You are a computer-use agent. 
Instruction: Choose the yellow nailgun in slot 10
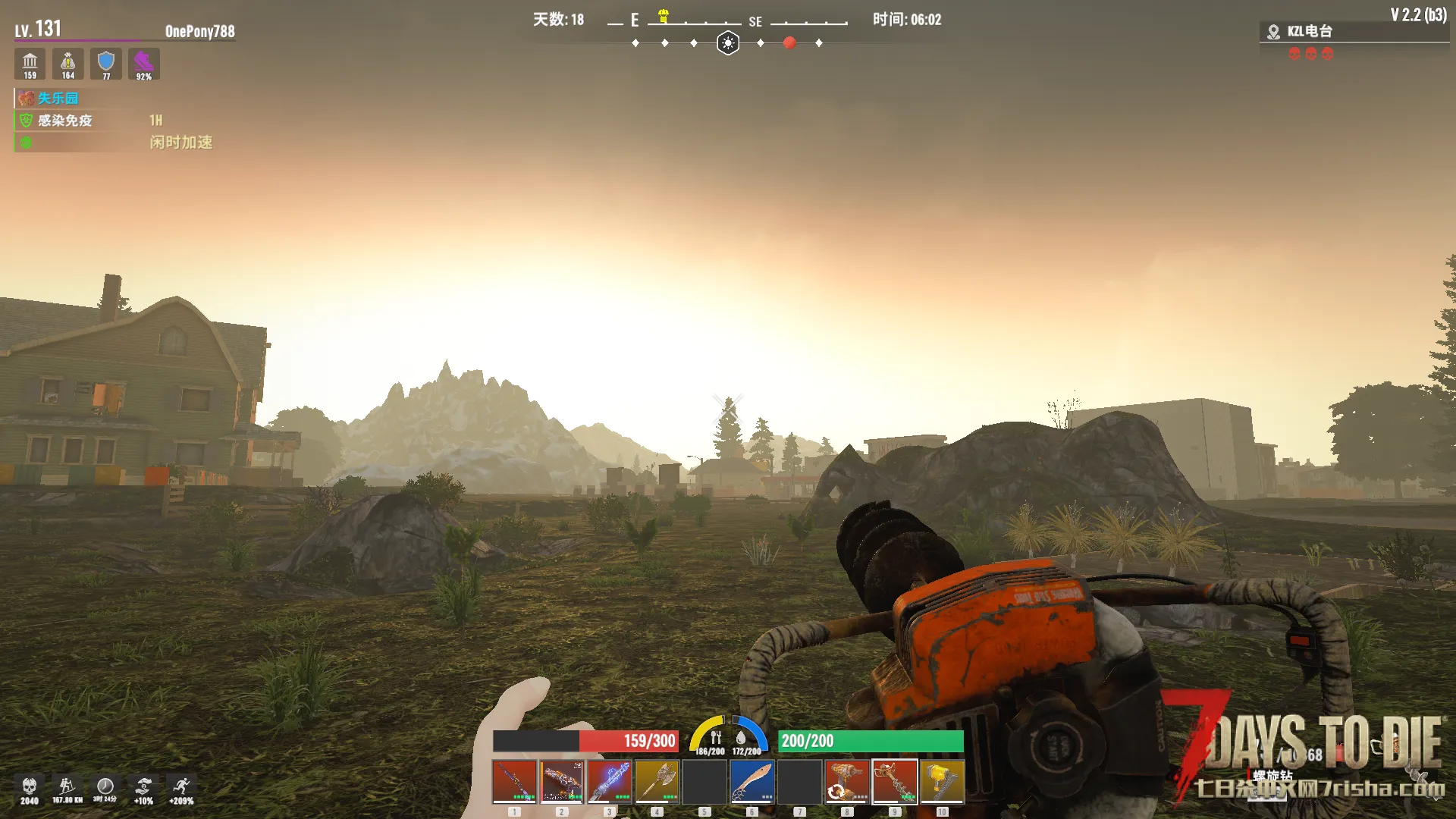tap(942, 781)
